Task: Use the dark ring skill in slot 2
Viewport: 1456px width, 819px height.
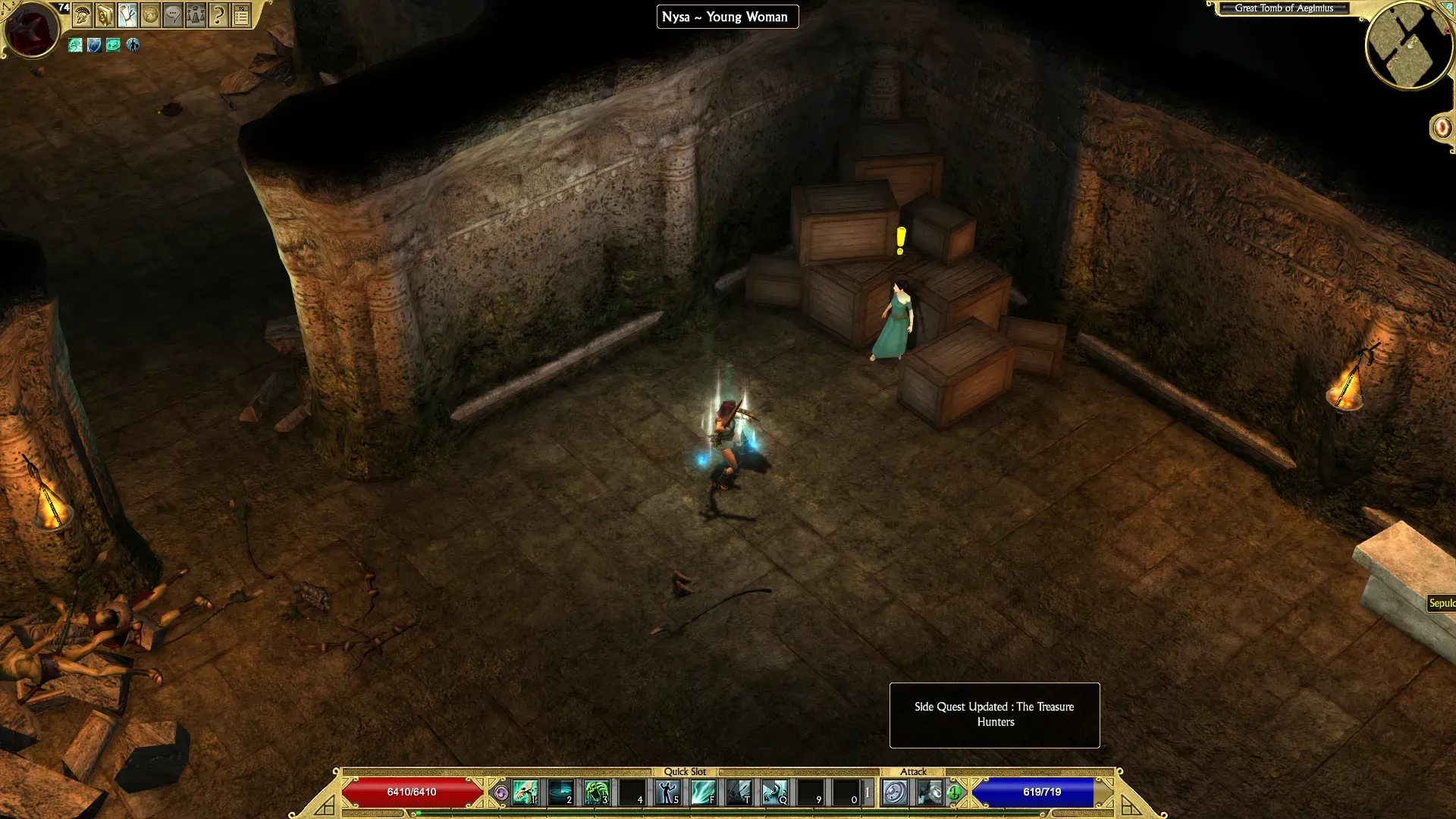Action: click(x=560, y=792)
